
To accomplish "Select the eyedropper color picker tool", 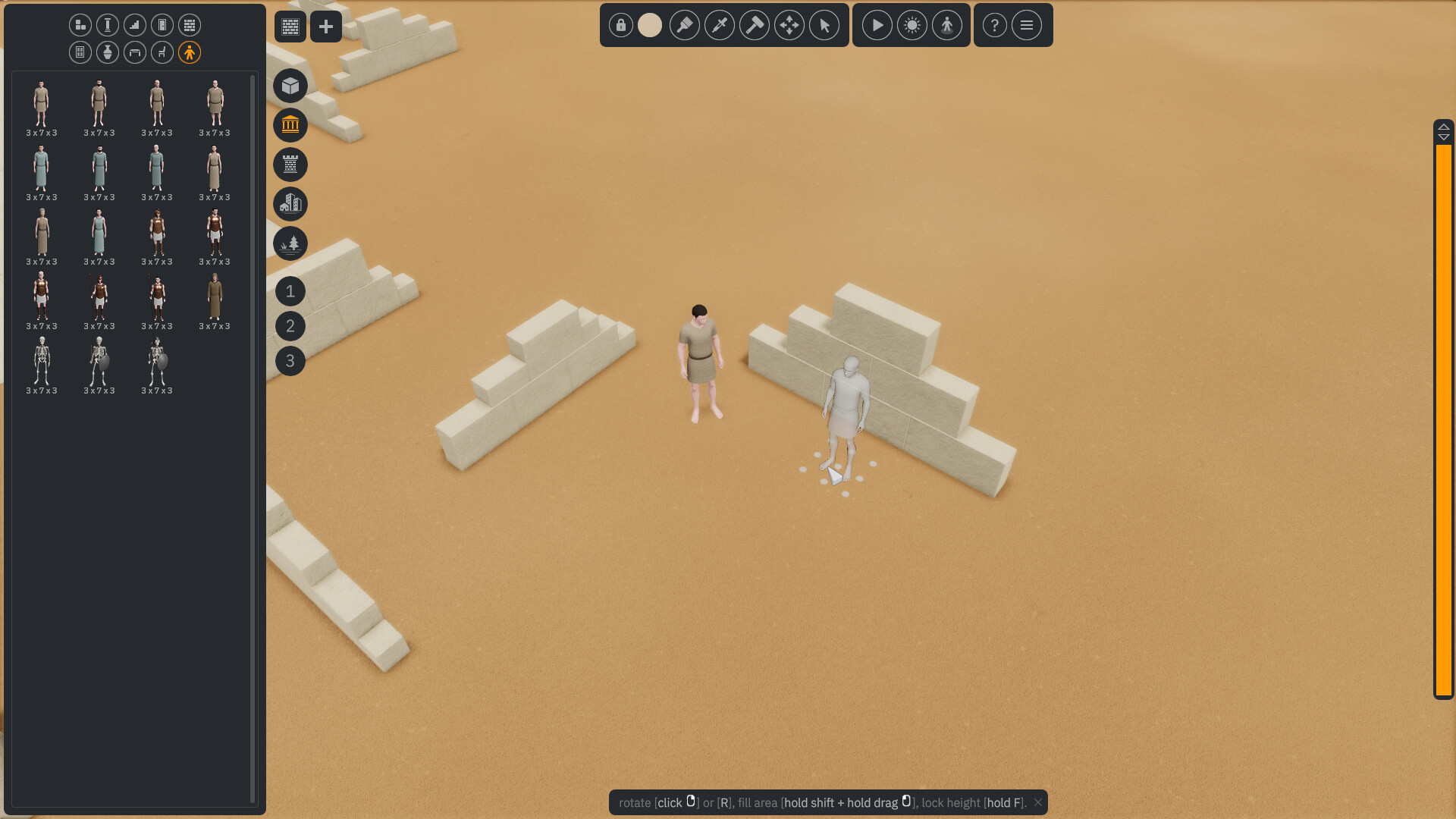I will point(720,25).
